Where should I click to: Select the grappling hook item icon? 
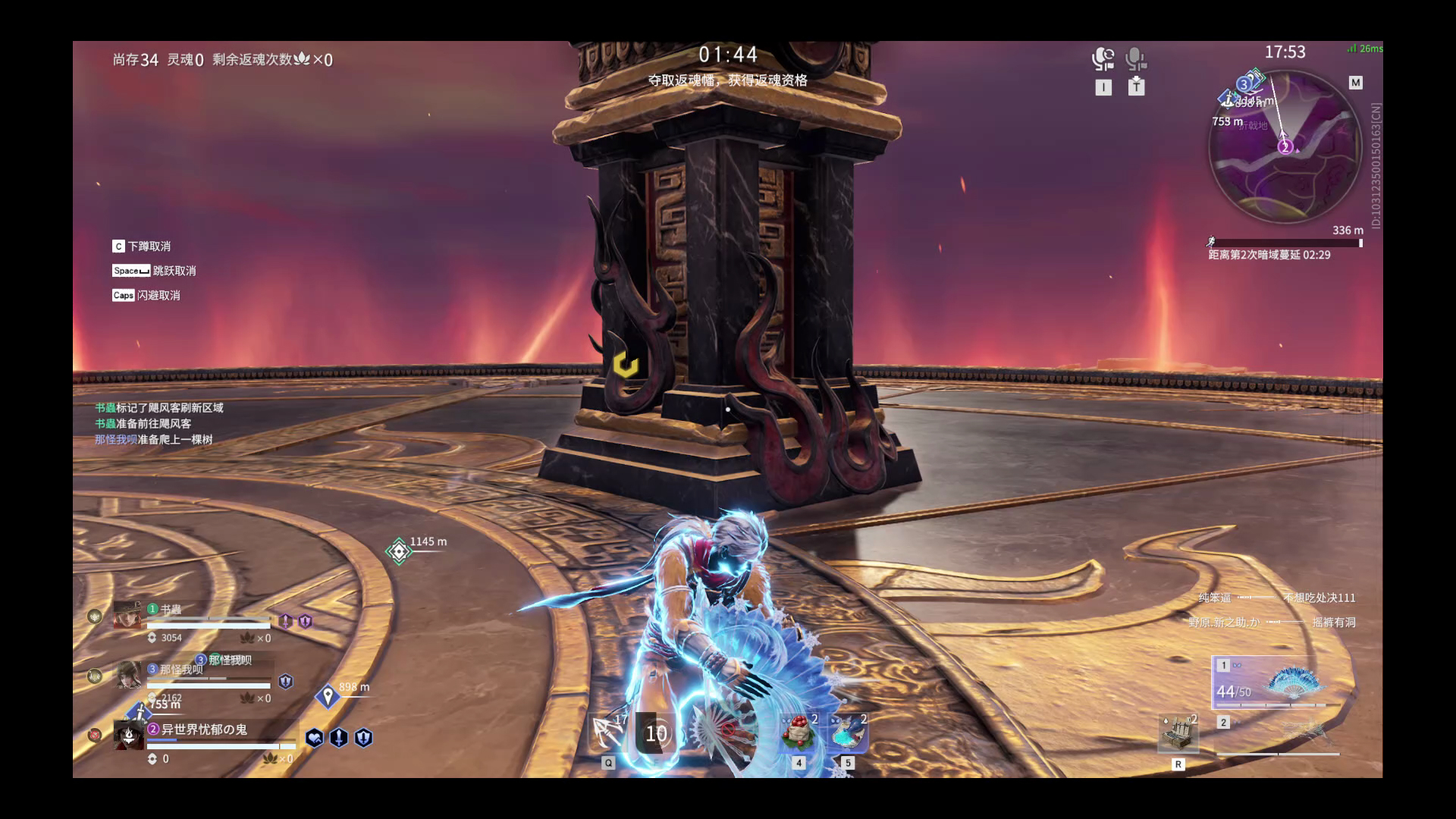[x=607, y=733]
